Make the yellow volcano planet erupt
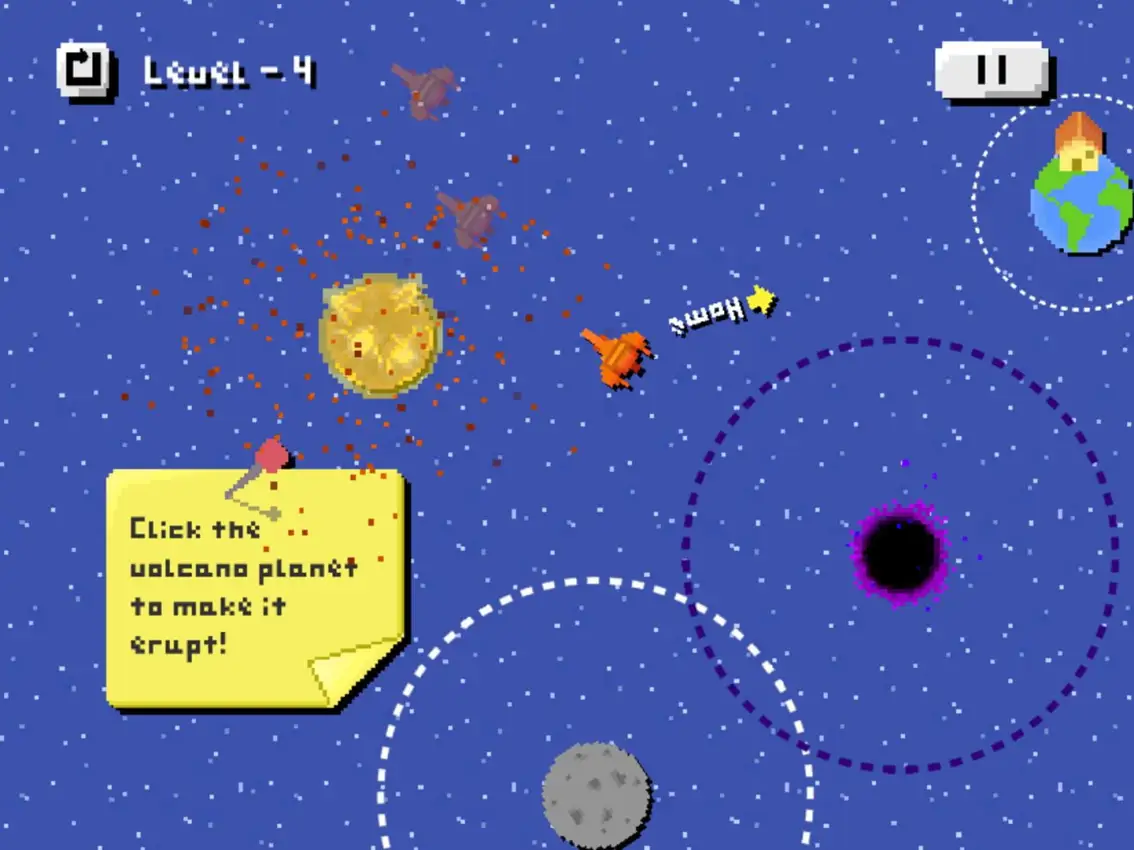 (380, 335)
